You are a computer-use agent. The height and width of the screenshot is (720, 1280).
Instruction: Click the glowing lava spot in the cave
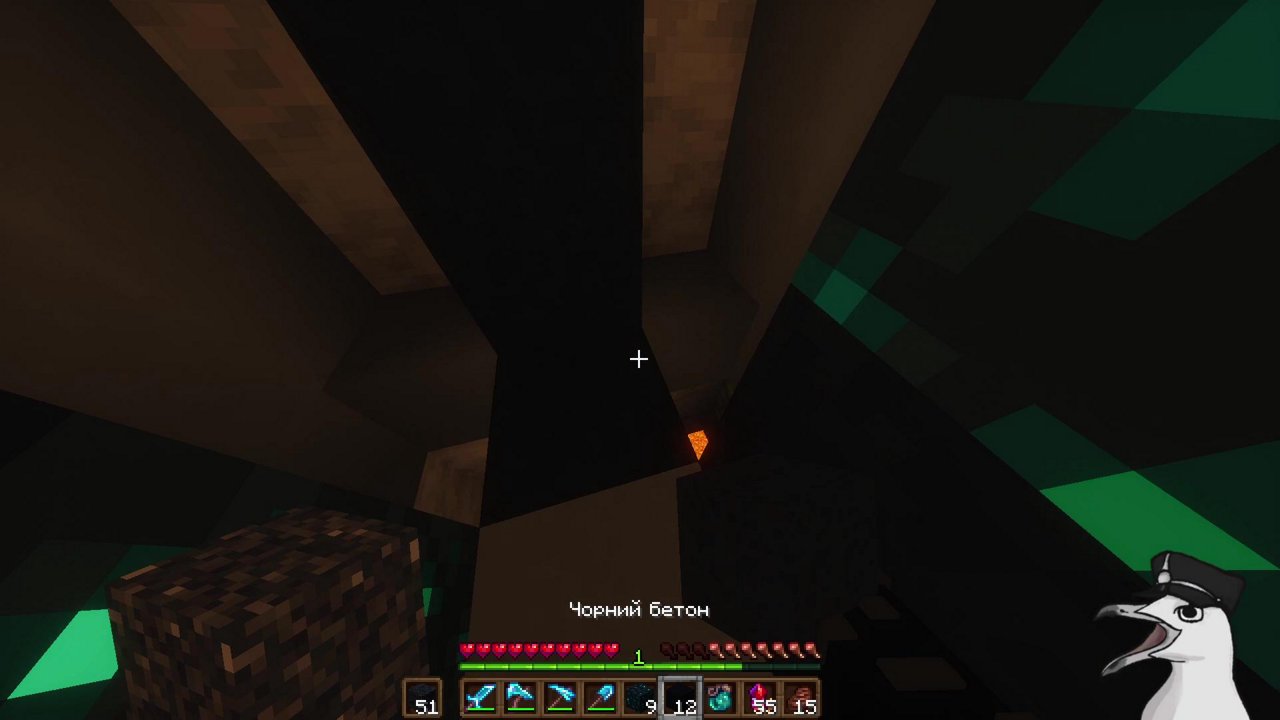[x=697, y=441]
